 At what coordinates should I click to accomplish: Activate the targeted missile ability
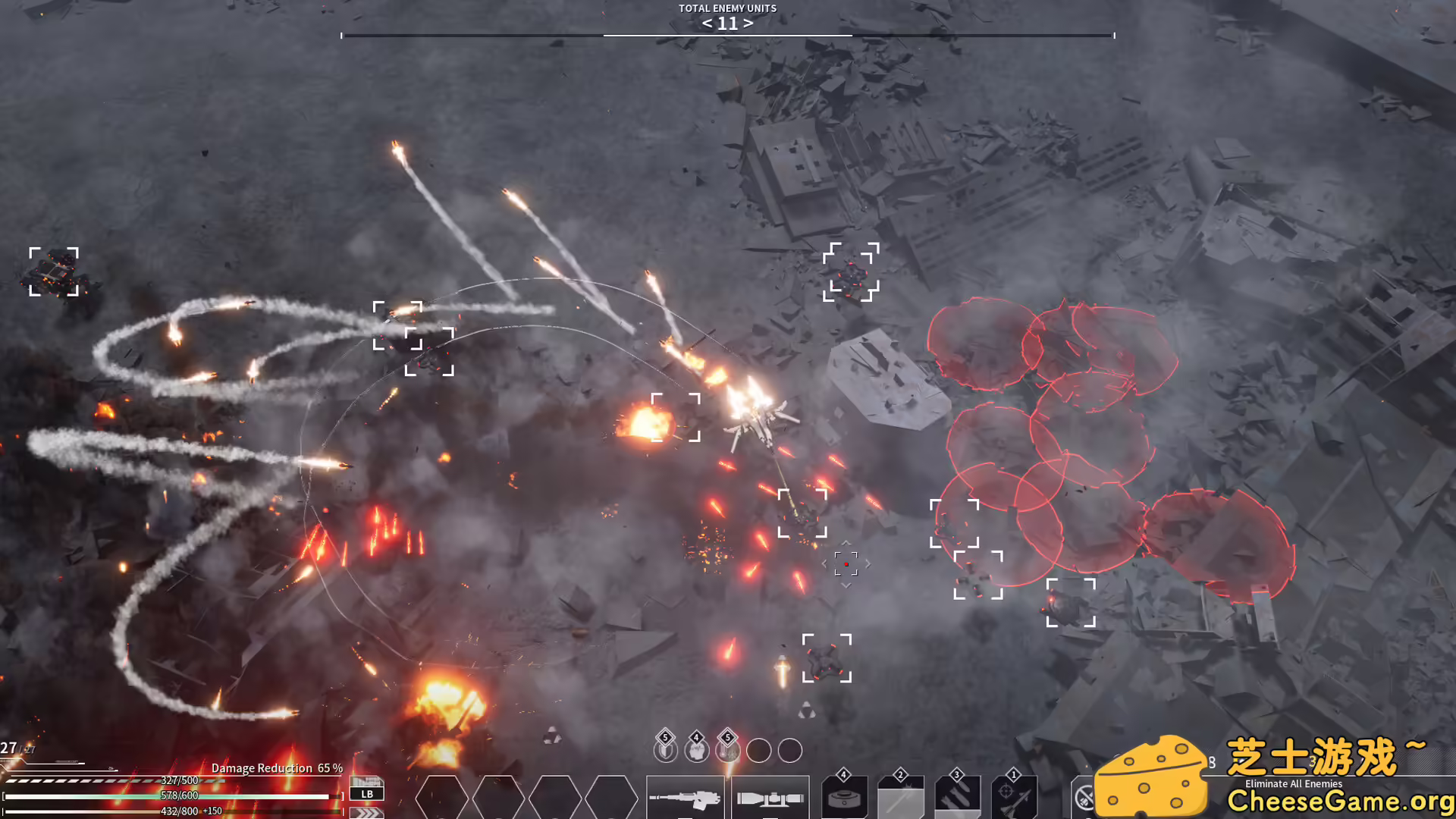point(1014,799)
